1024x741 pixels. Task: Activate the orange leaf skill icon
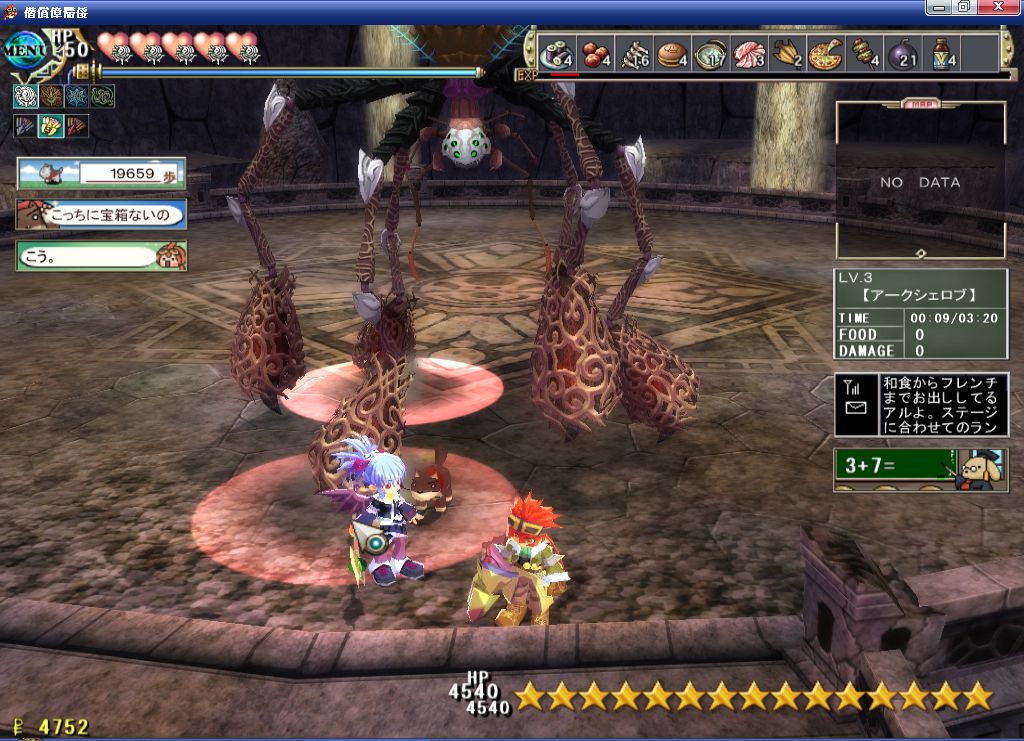pos(51,96)
